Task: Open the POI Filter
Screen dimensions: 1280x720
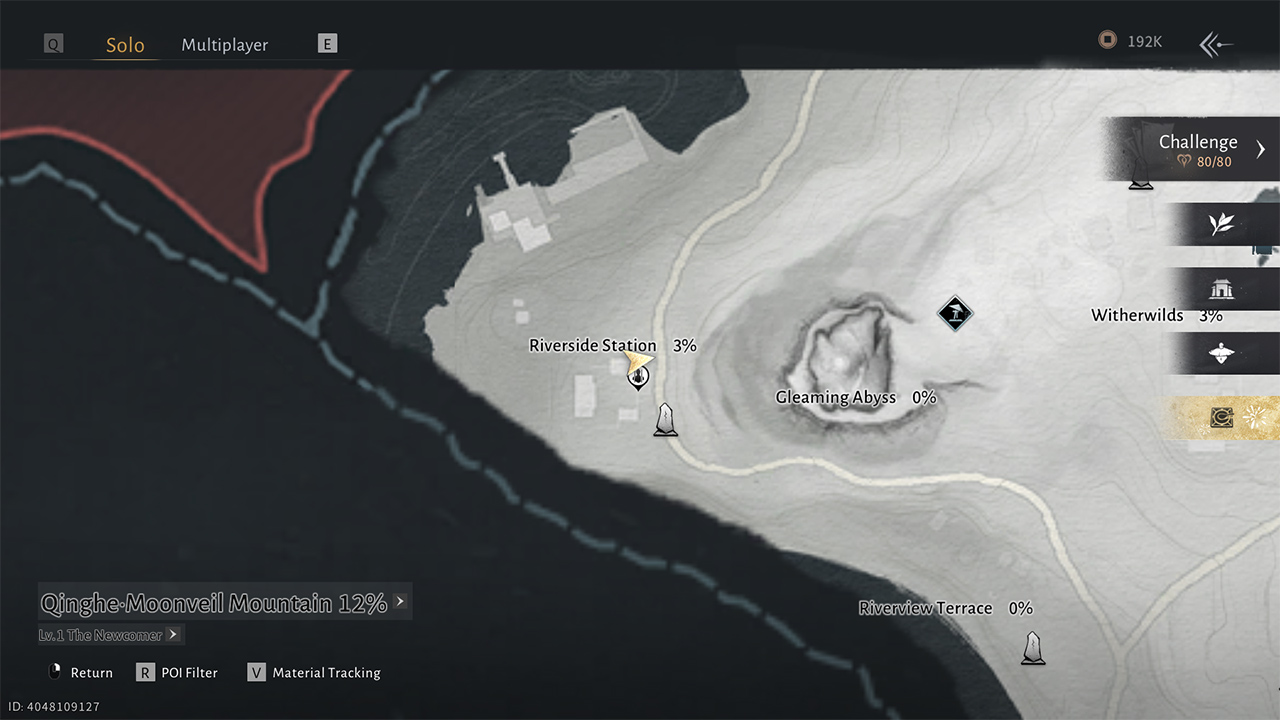Action: tap(178, 673)
